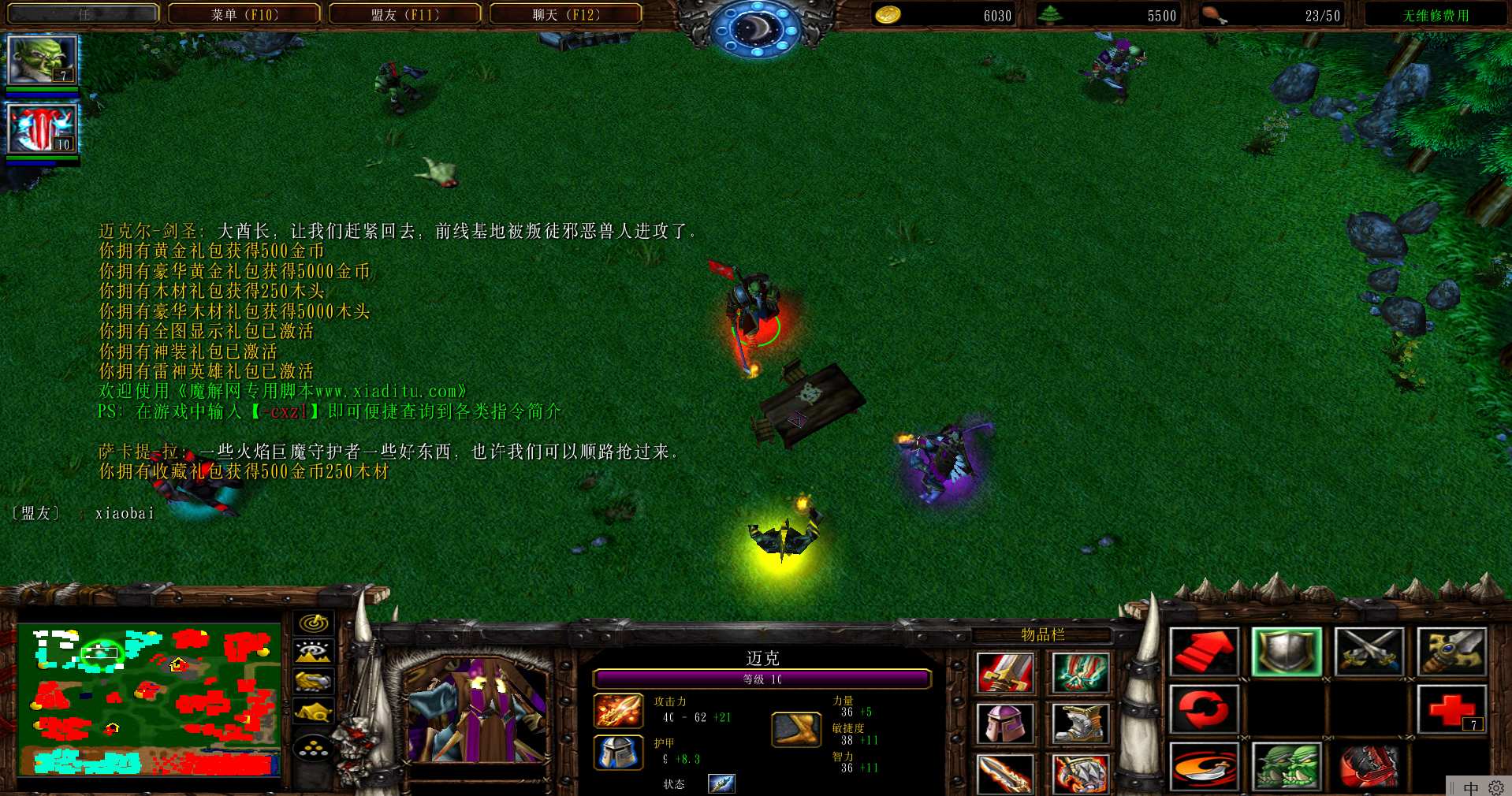
Task: Select the red circular arrows patrol command
Action: pos(1204,709)
